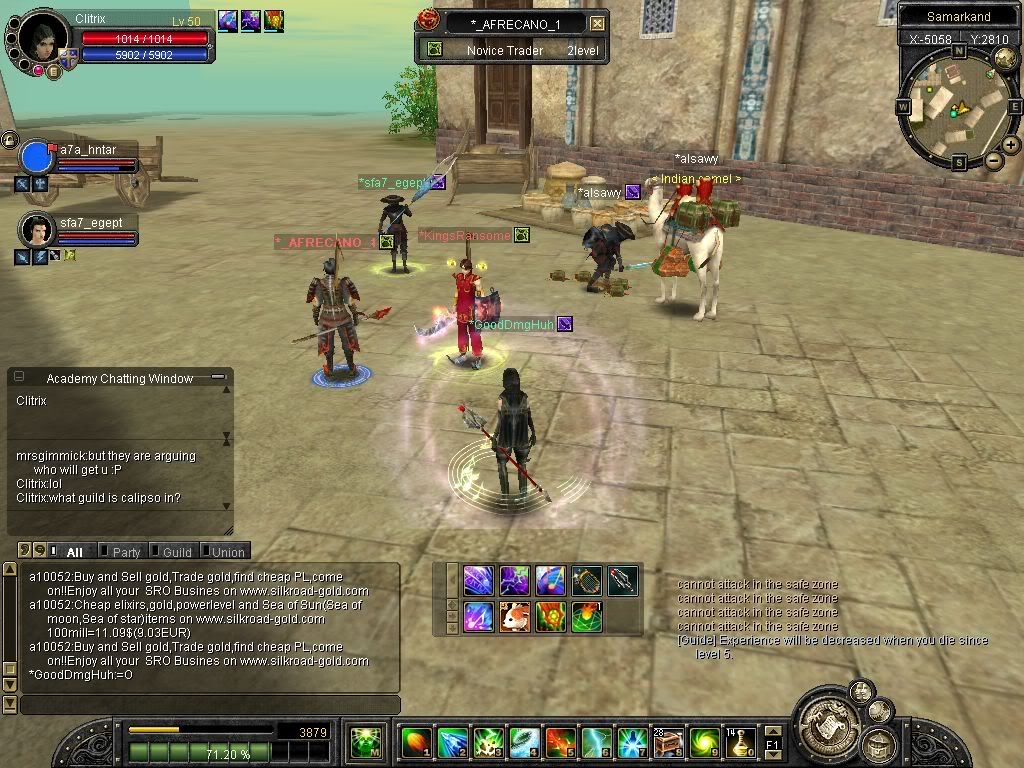This screenshot has width=1024, height=768.
Task: Switch to the Party chat tab
Action: pyautogui.click(x=126, y=551)
